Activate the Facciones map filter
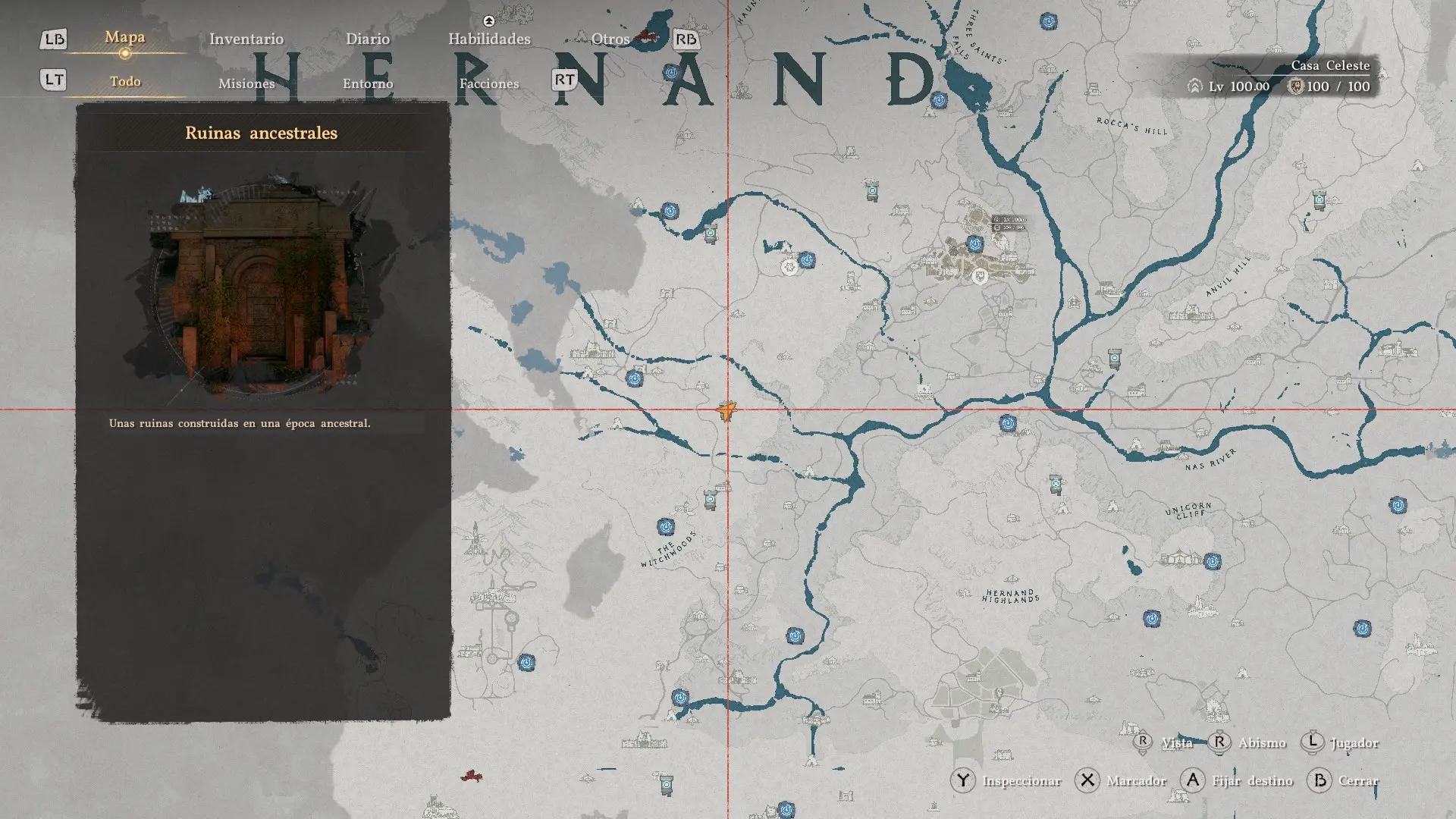 click(489, 83)
